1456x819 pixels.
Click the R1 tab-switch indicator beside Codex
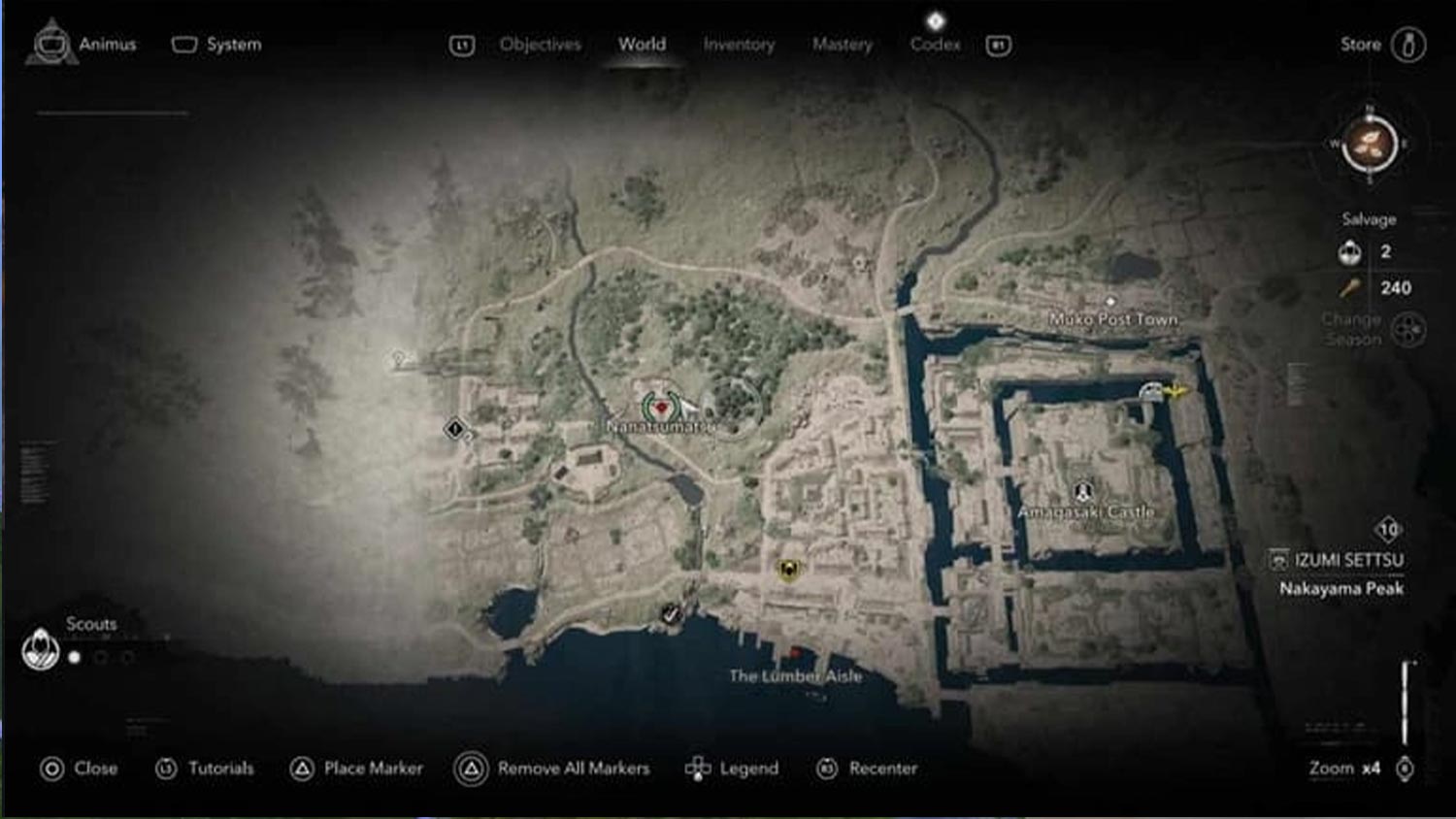pos(997,45)
